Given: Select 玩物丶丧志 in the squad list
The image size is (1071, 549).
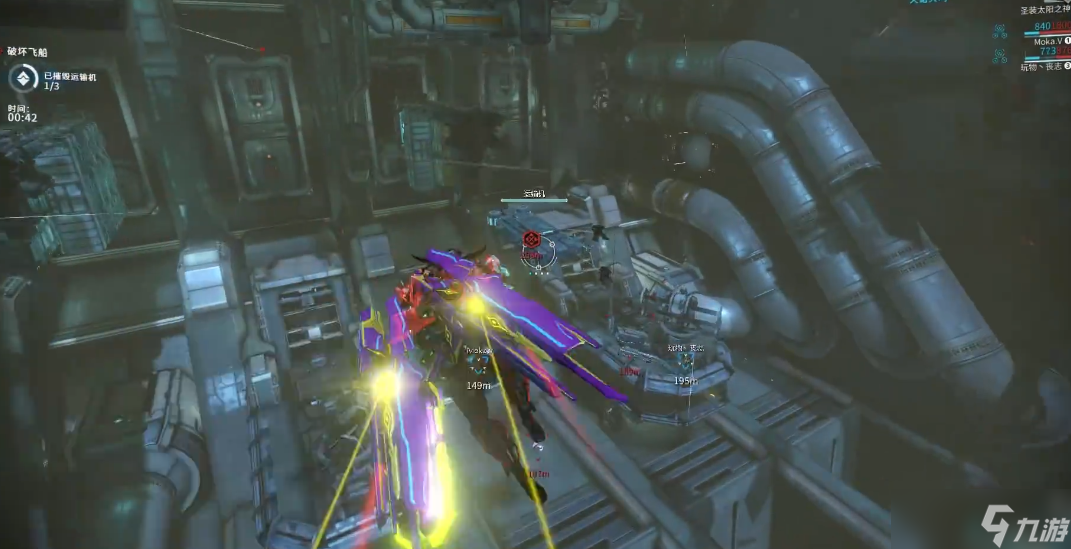Looking at the screenshot, I should (1040, 67).
